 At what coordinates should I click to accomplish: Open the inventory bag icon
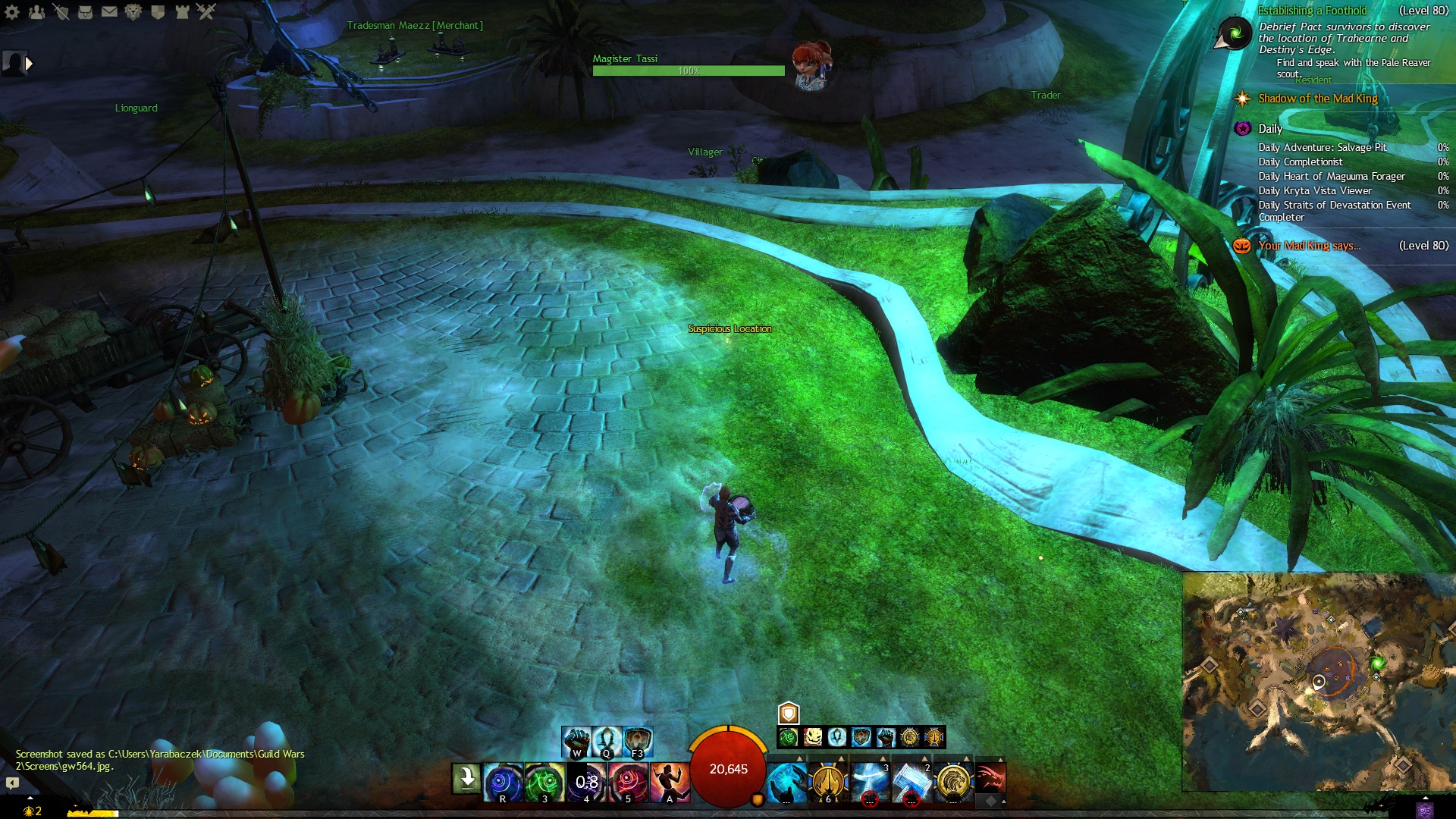pyautogui.click(x=85, y=11)
